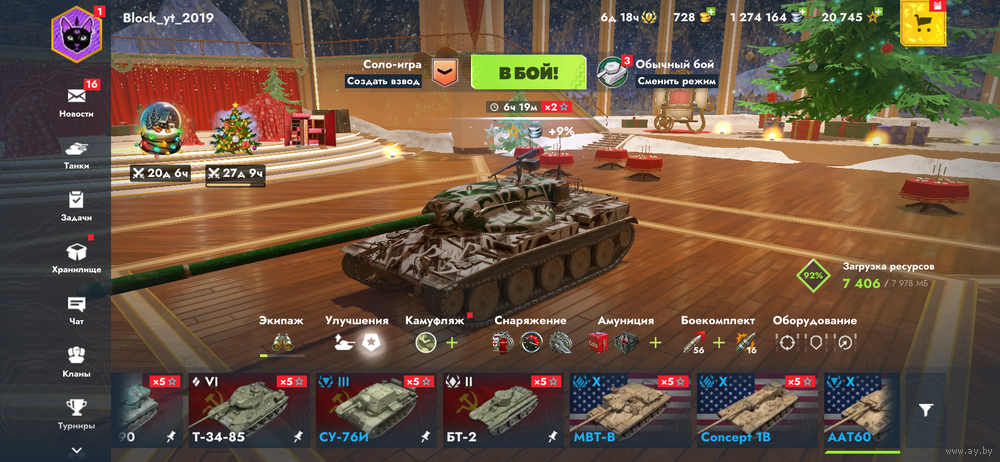Start the battle with В БОЙ! button
The image size is (1000, 462).
tap(528, 72)
